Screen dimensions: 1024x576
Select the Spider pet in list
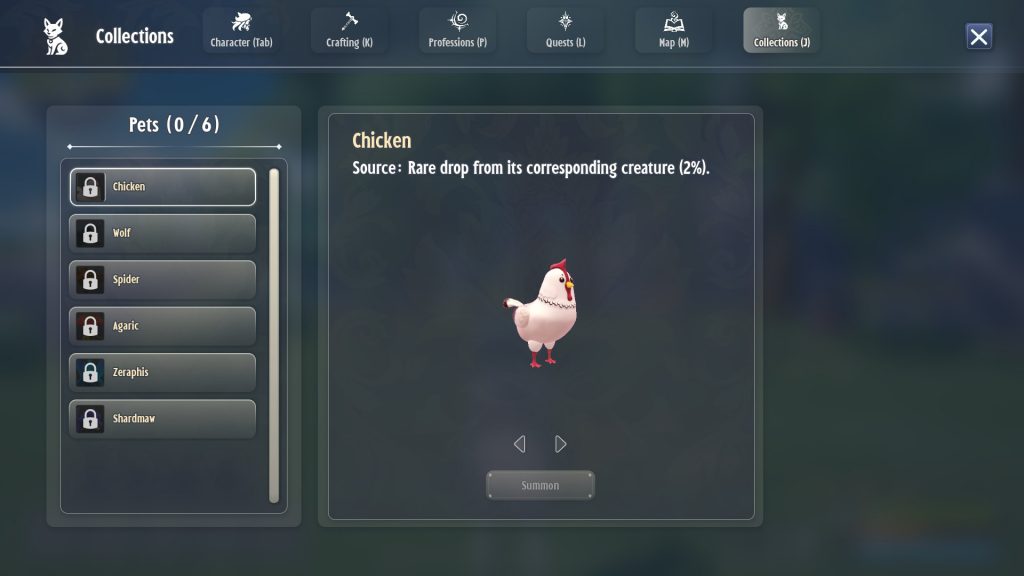click(162, 280)
